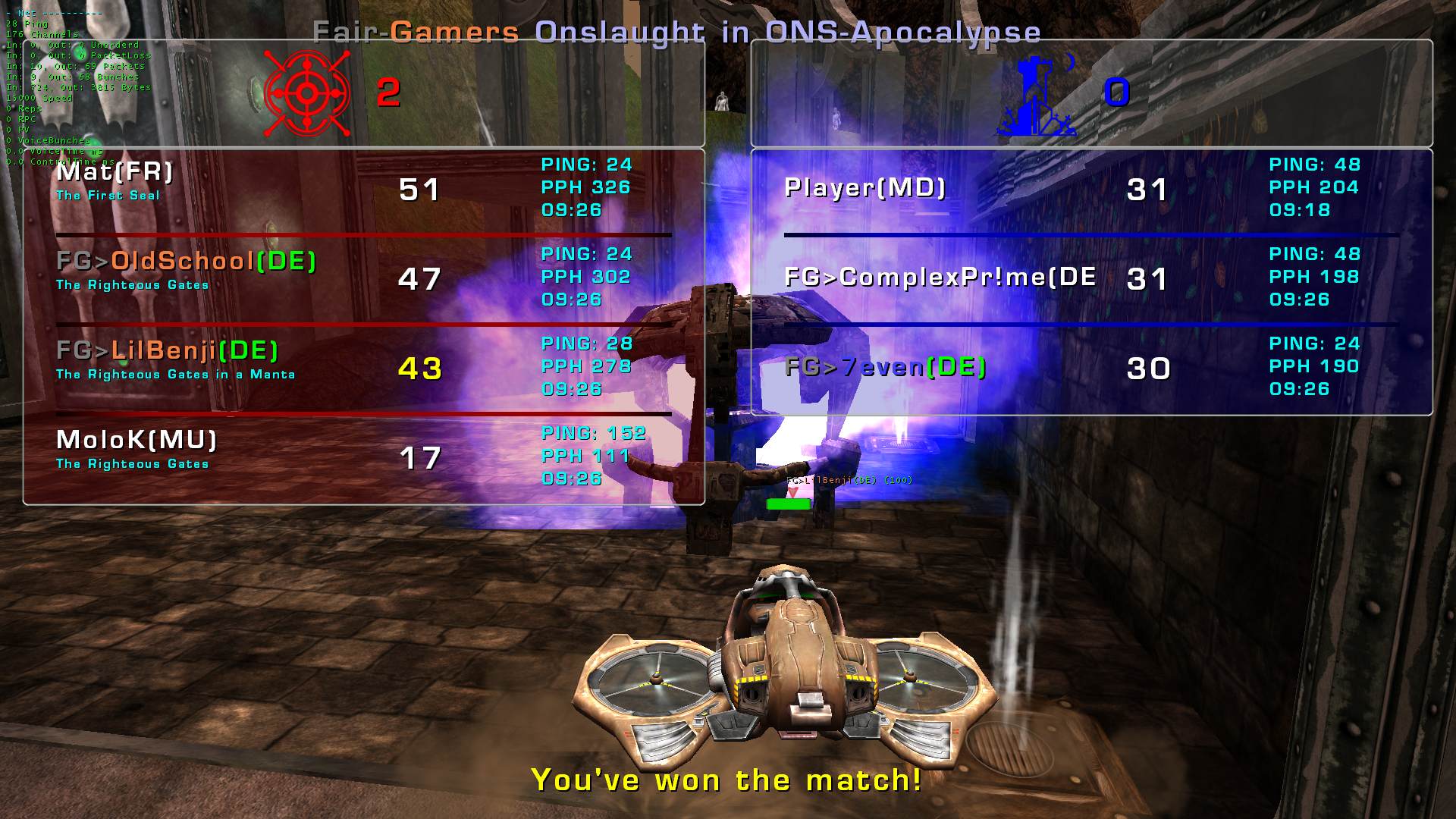Select MoloK(MU) player entry

point(136,440)
